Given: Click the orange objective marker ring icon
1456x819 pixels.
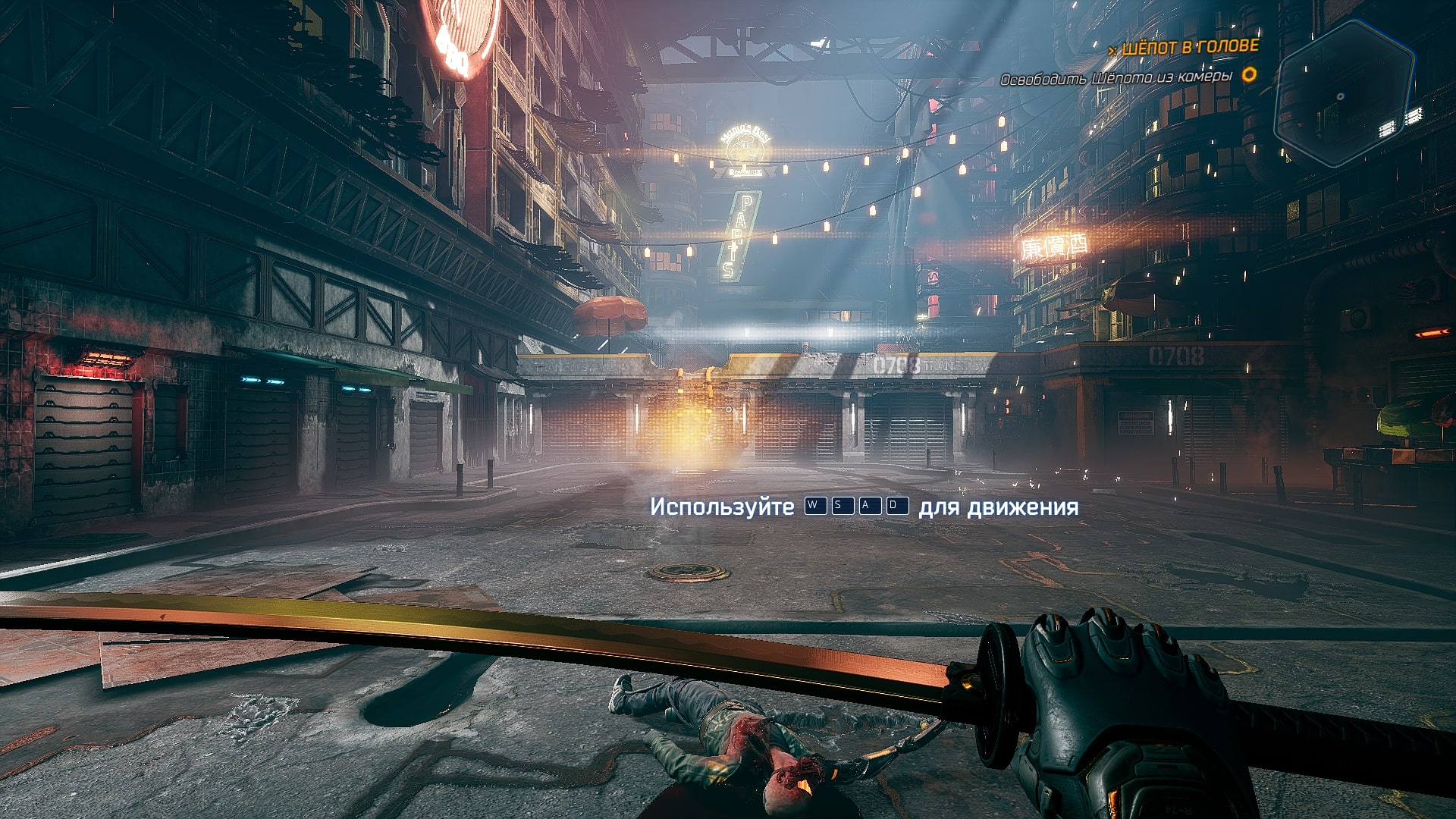Looking at the screenshot, I should click(x=1248, y=76).
